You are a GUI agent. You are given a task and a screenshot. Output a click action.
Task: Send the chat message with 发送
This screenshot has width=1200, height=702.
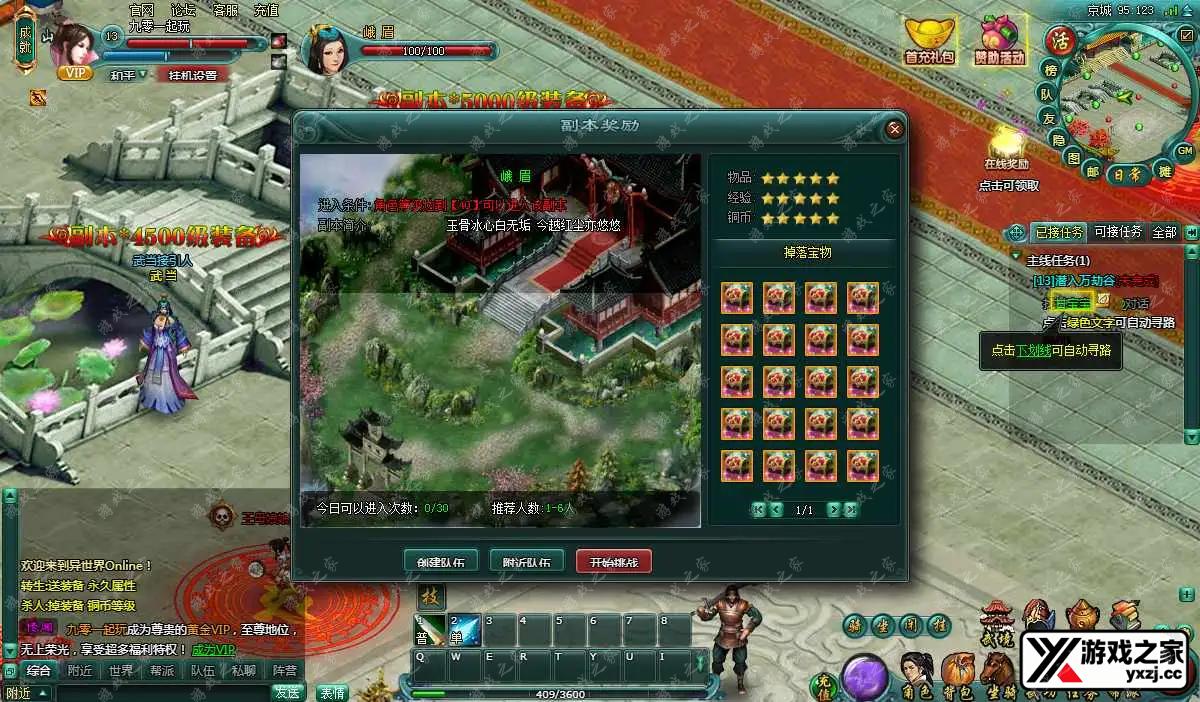288,692
